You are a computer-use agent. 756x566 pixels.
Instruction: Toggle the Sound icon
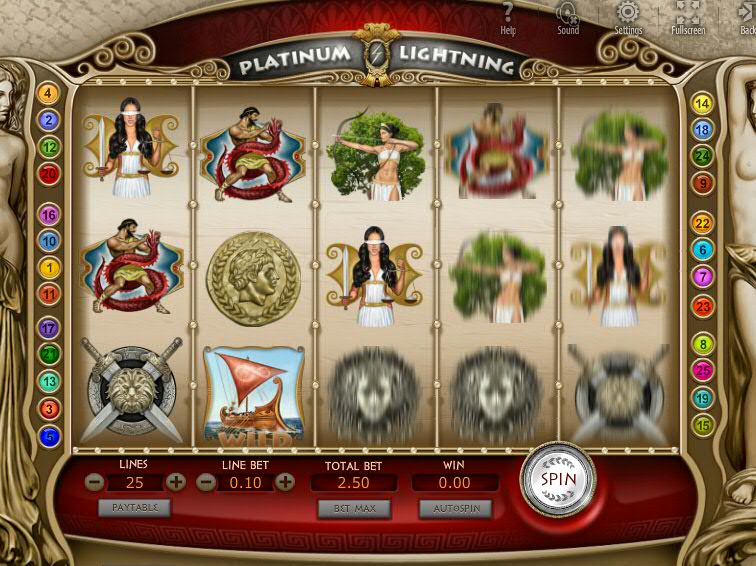point(567,17)
